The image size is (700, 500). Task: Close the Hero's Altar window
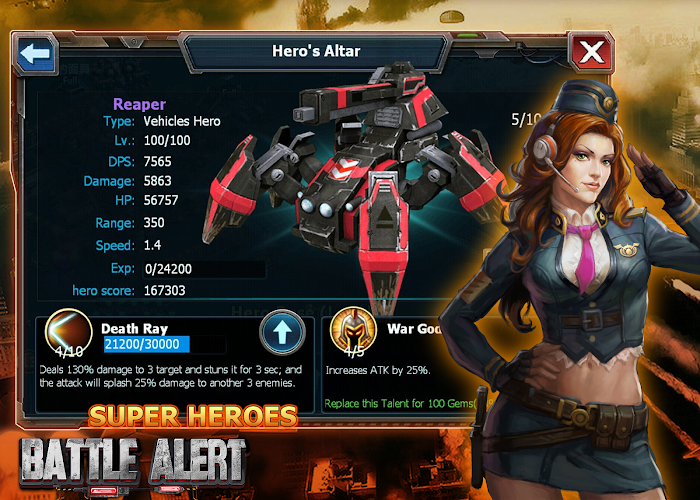coord(591,53)
